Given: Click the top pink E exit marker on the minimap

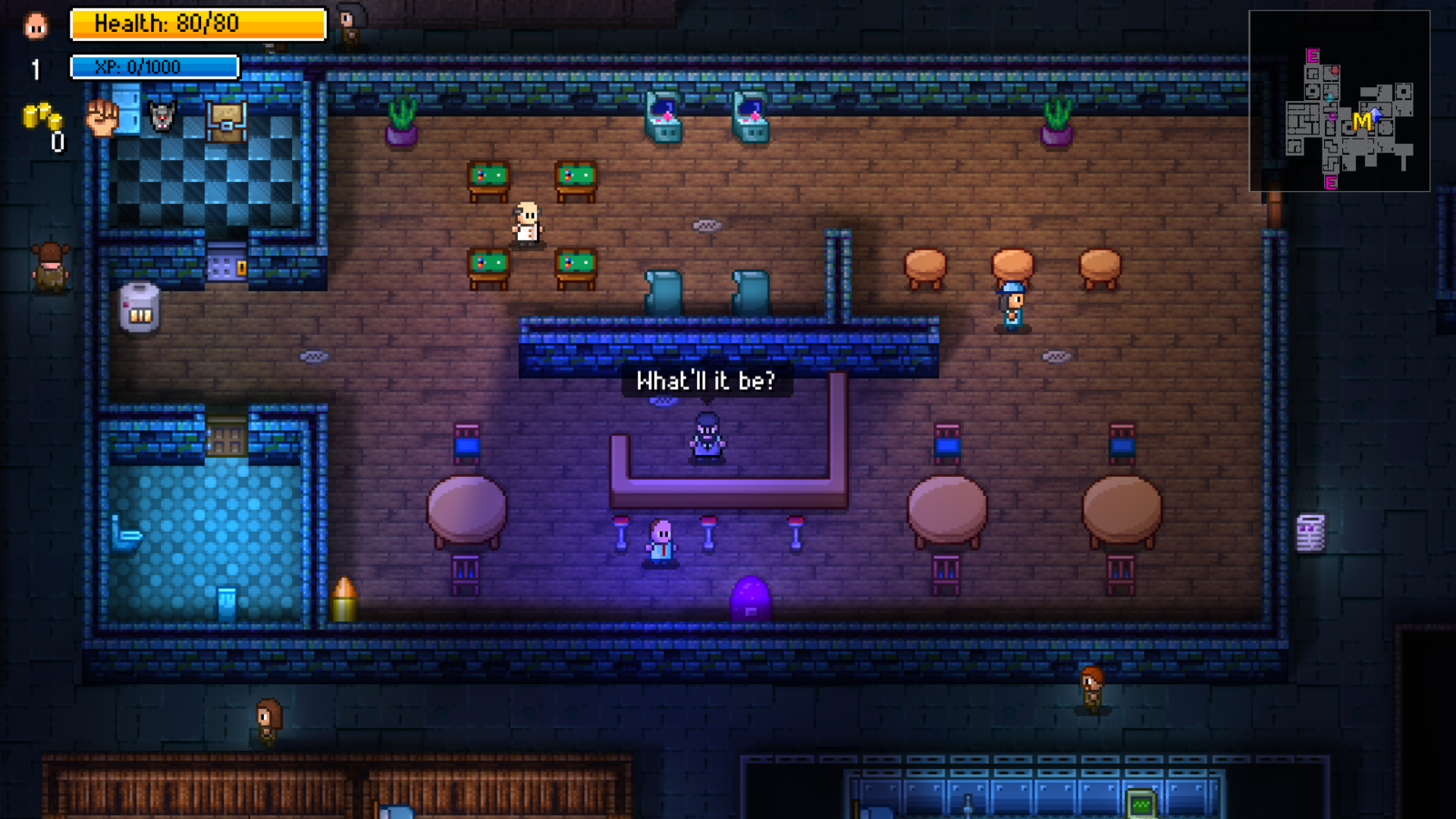Looking at the screenshot, I should (x=1312, y=55).
